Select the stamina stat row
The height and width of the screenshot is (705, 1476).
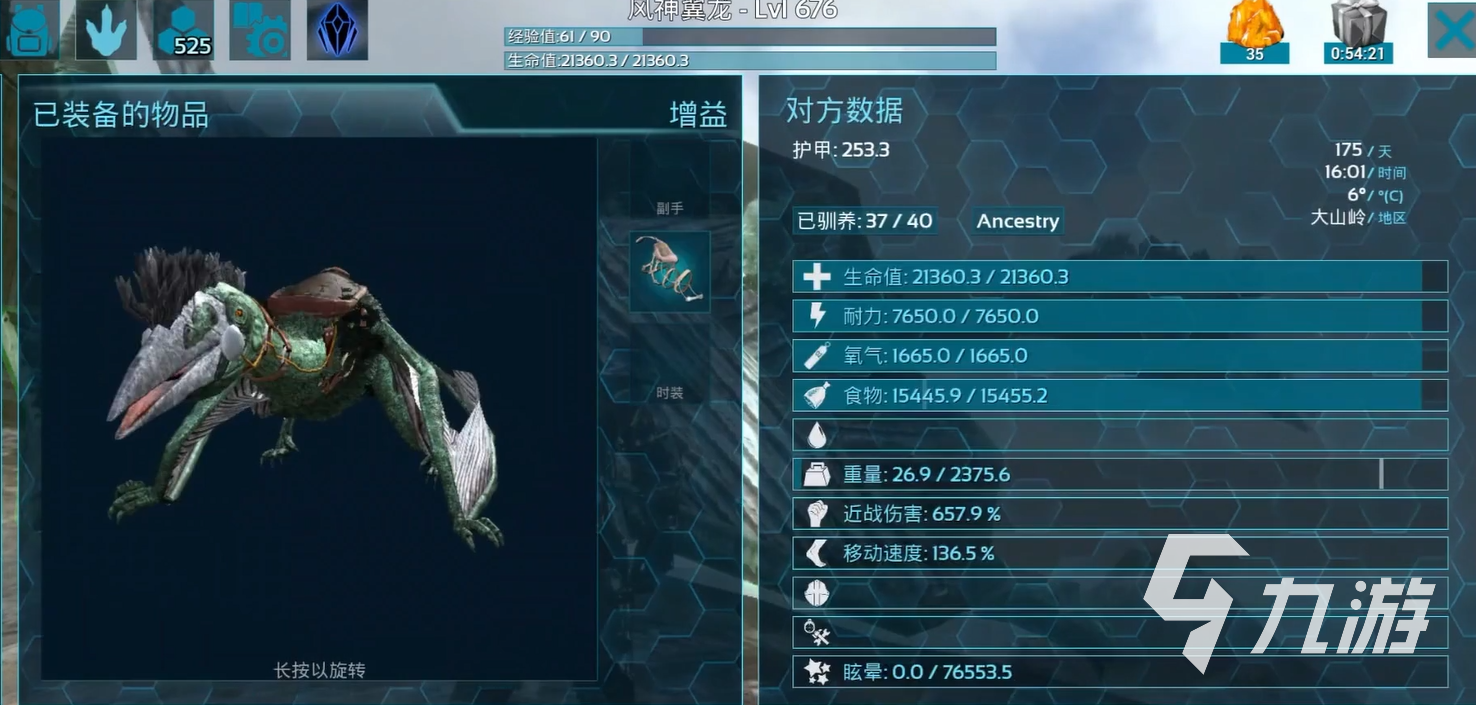point(1119,316)
